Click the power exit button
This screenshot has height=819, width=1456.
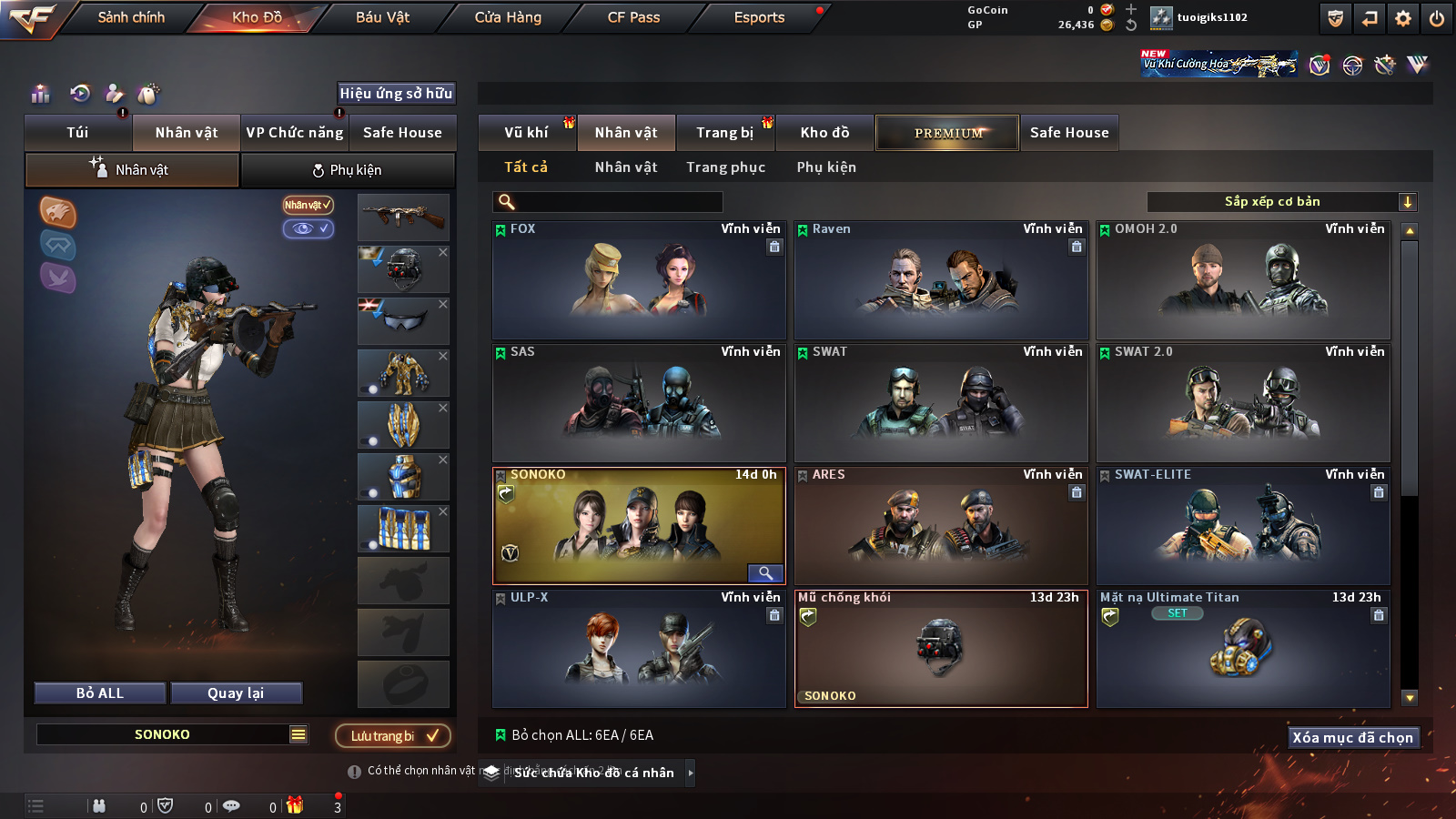point(1437,18)
